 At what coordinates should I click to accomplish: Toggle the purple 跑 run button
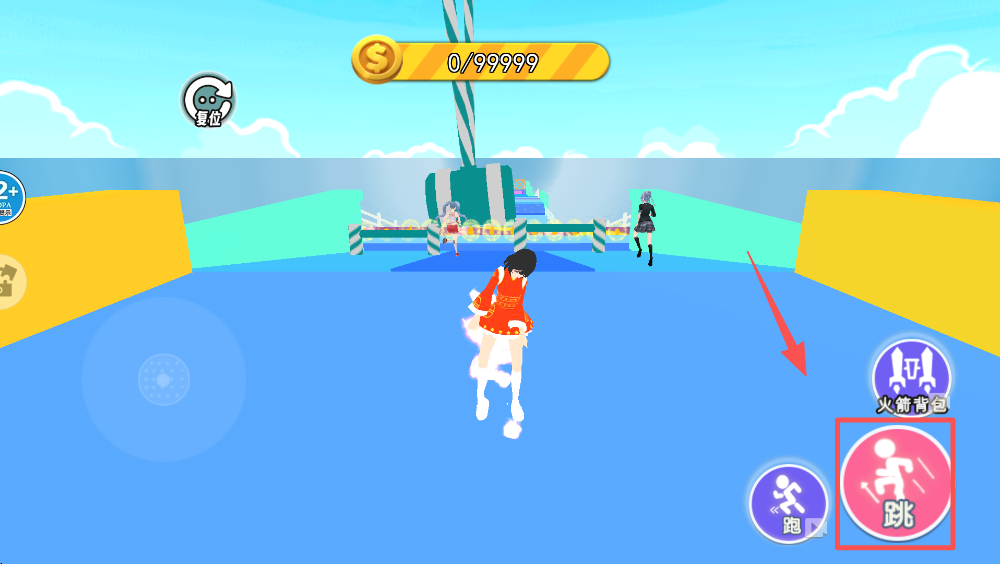coord(790,503)
